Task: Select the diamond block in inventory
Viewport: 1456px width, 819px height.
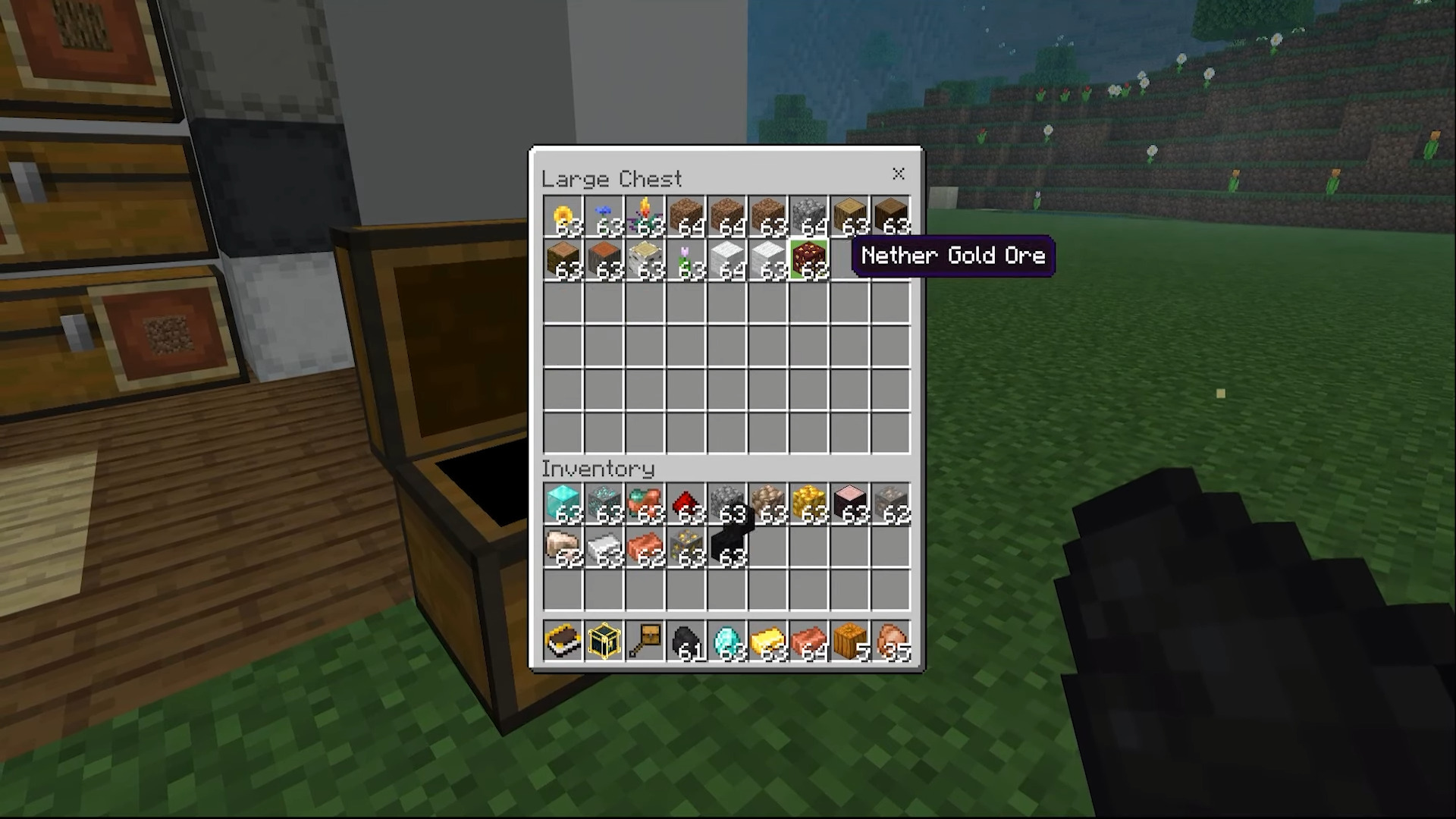Action: click(x=563, y=504)
